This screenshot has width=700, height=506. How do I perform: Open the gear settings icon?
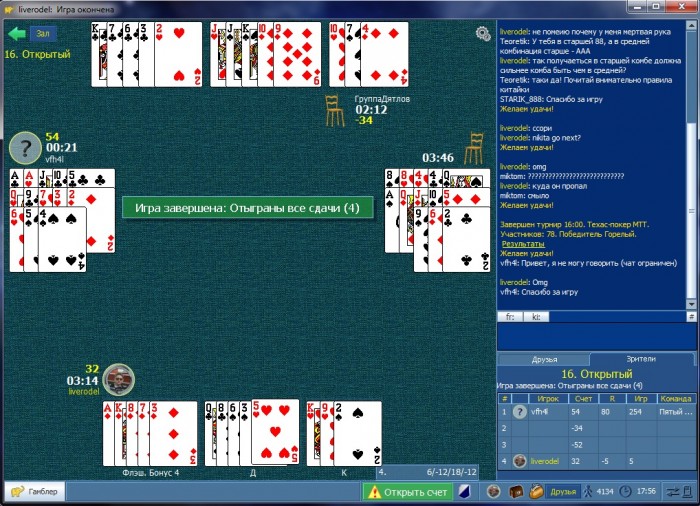(483, 34)
